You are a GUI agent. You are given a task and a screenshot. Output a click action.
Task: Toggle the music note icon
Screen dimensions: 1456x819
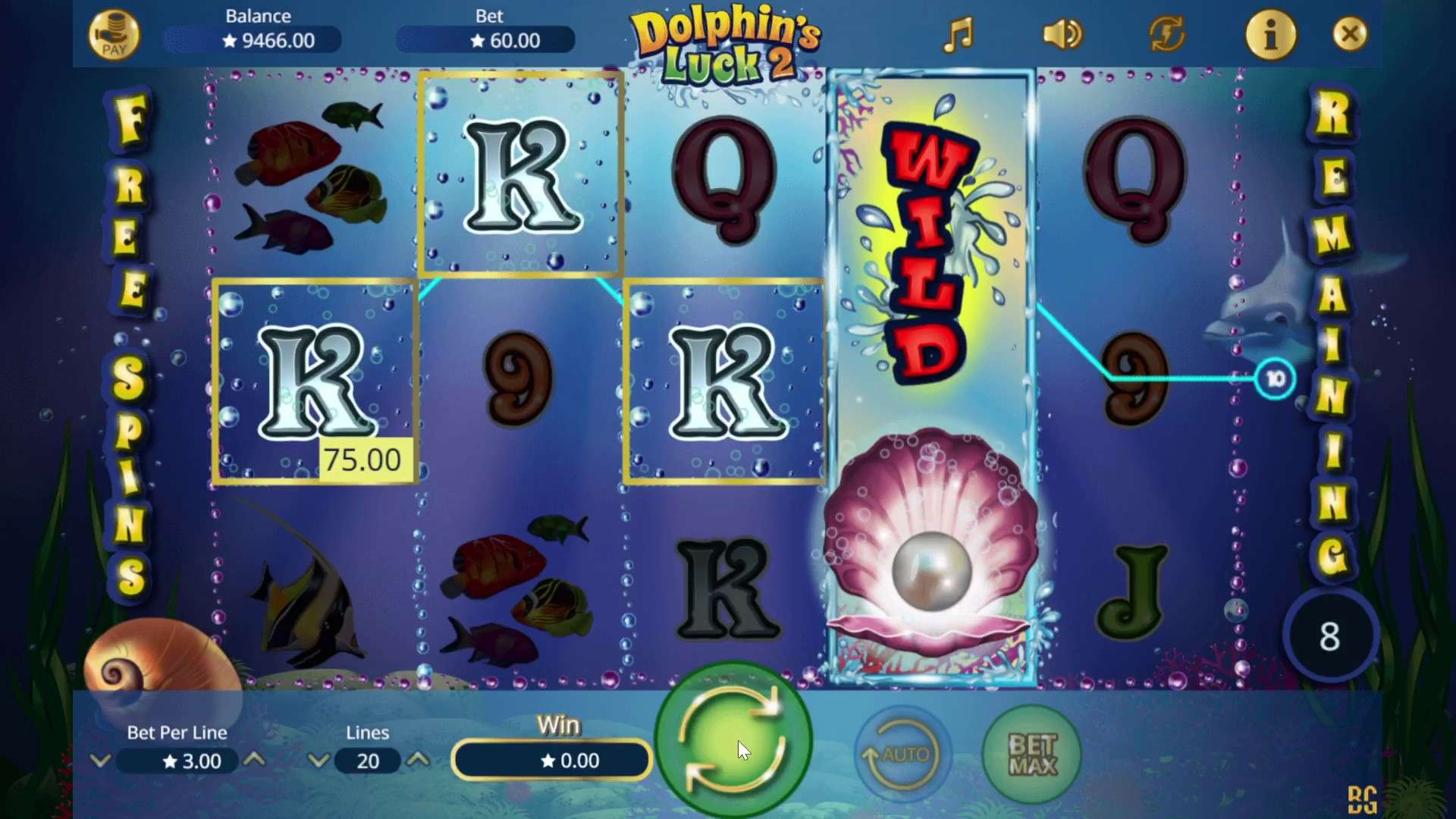coord(958,35)
